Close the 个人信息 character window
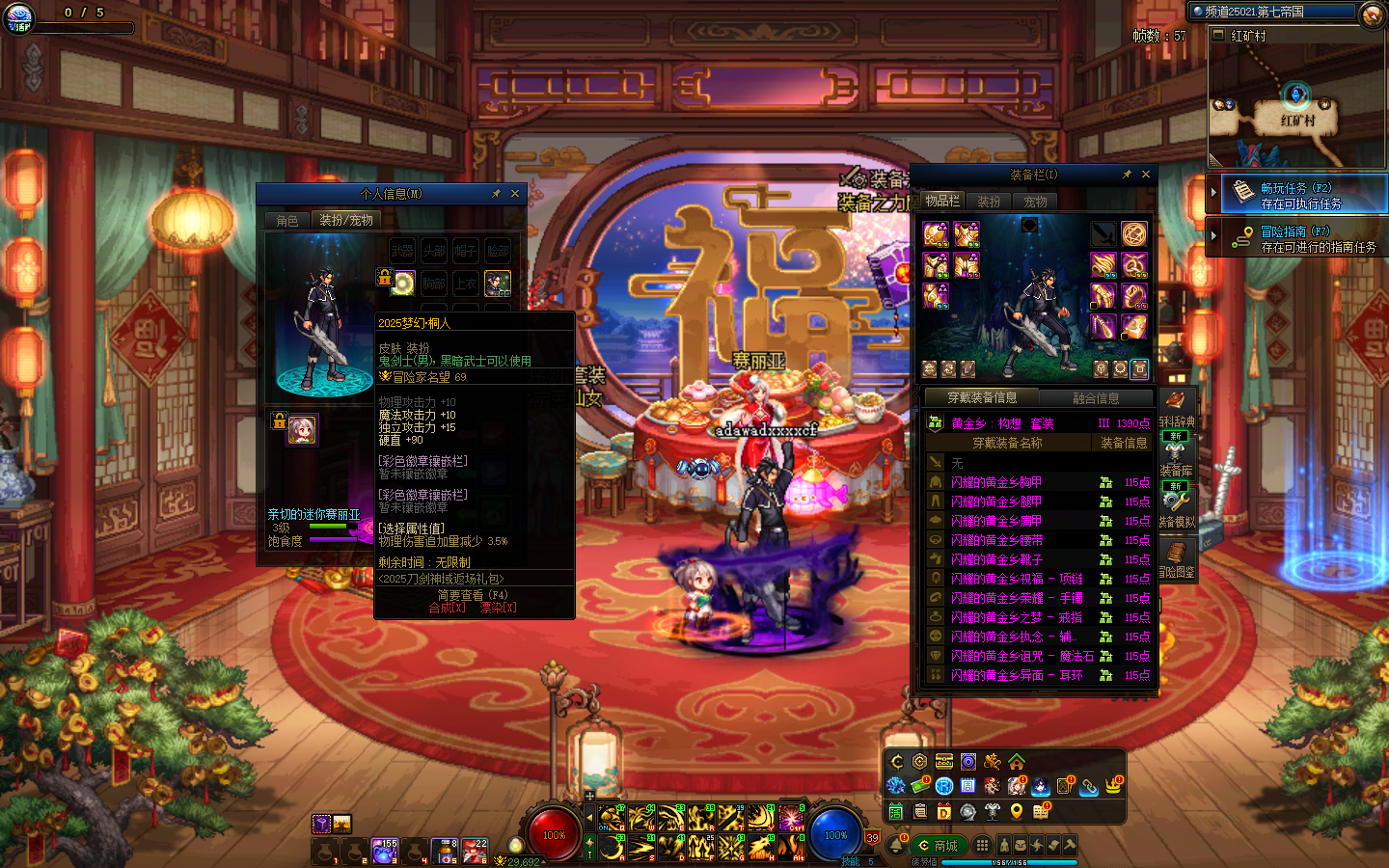 (x=515, y=194)
